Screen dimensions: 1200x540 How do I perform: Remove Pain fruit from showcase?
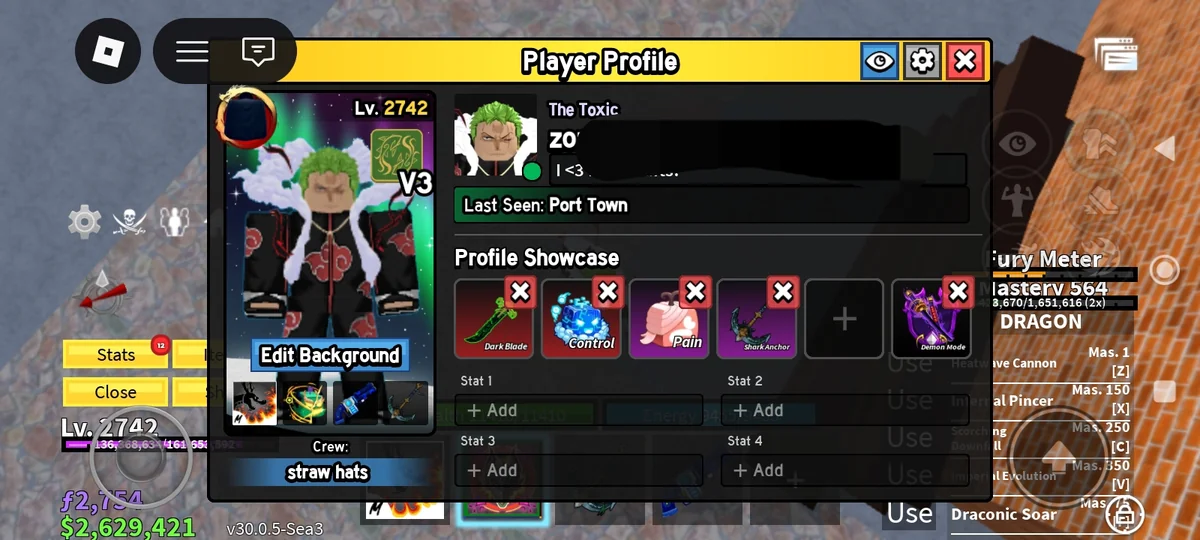[695, 292]
